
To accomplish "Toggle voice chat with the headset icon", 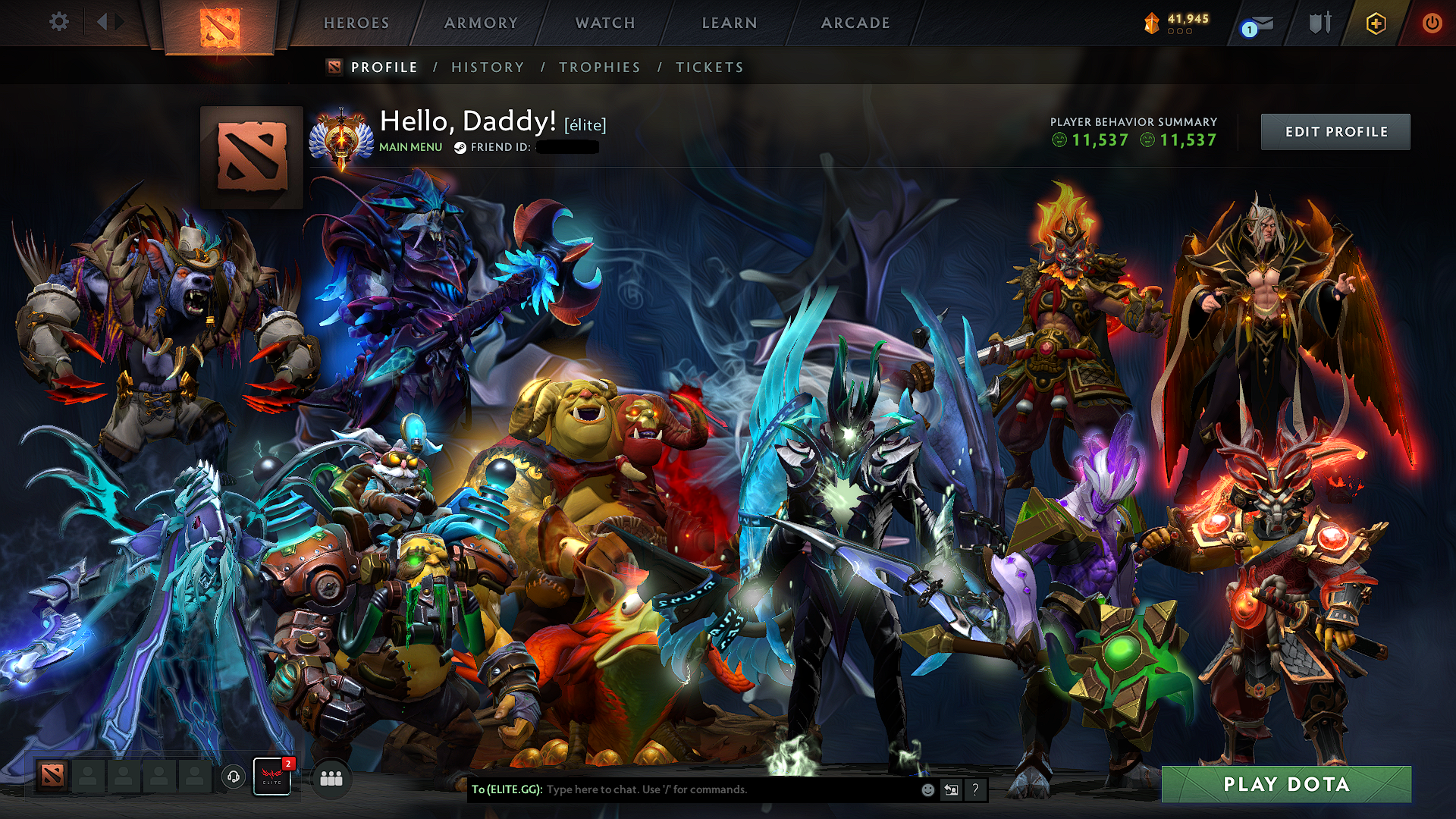I will pyautogui.click(x=233, y=777).
